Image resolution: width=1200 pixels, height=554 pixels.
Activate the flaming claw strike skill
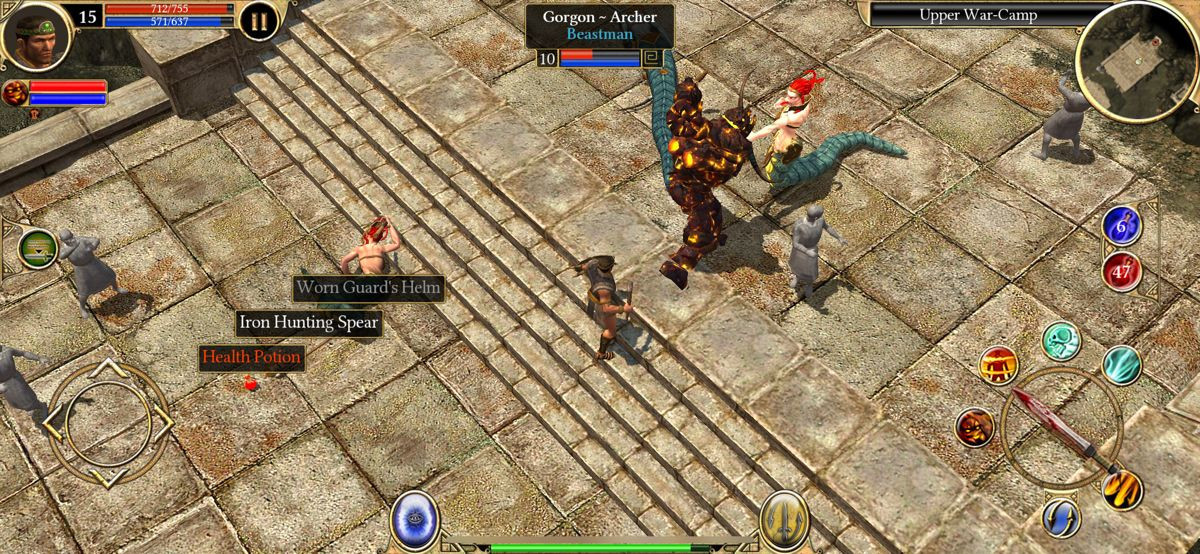(1122, 489)
